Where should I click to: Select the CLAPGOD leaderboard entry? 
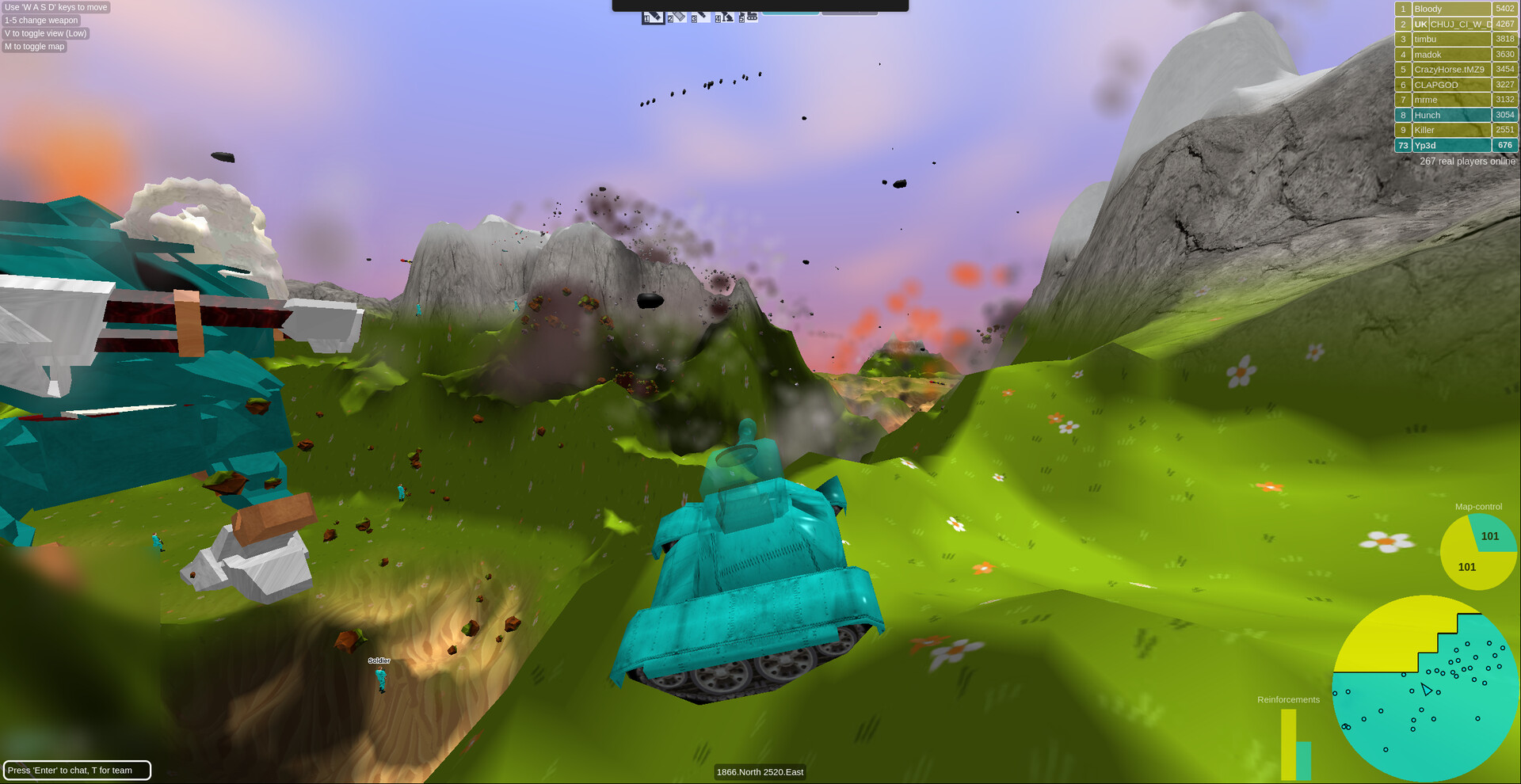click(x=1451, y=85)
